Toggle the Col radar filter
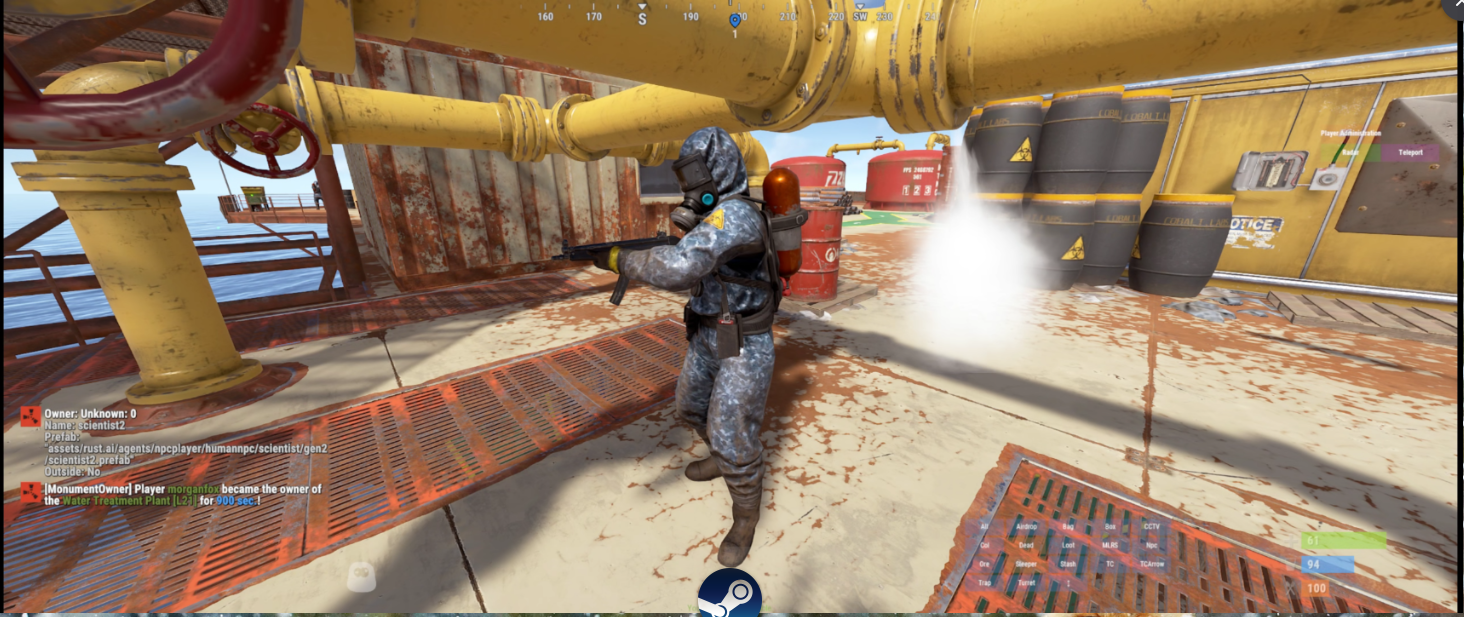Viewport: 1464px width, 617px height. [984, 545]
